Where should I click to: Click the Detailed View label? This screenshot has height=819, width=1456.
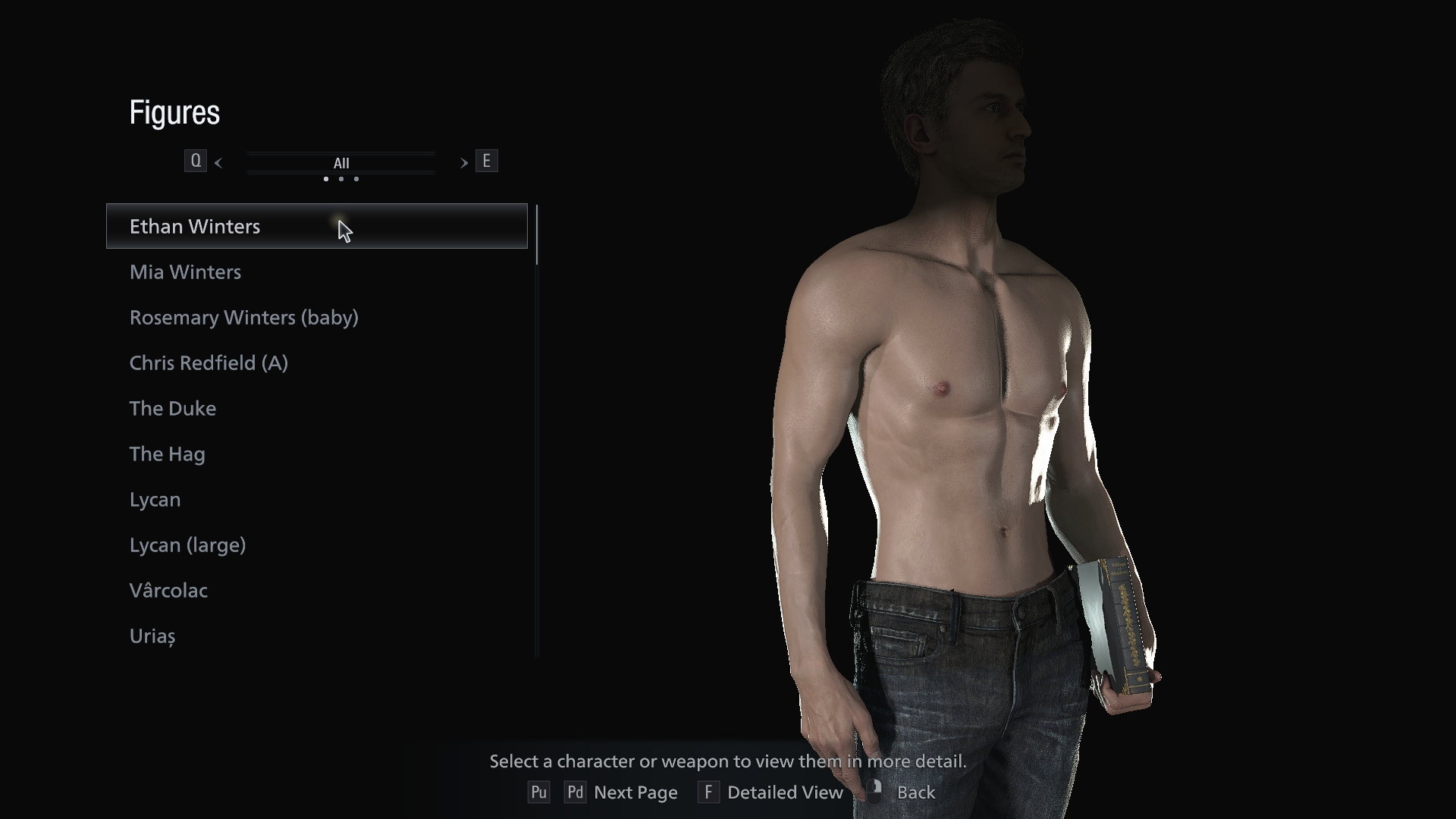coord(786,792)
